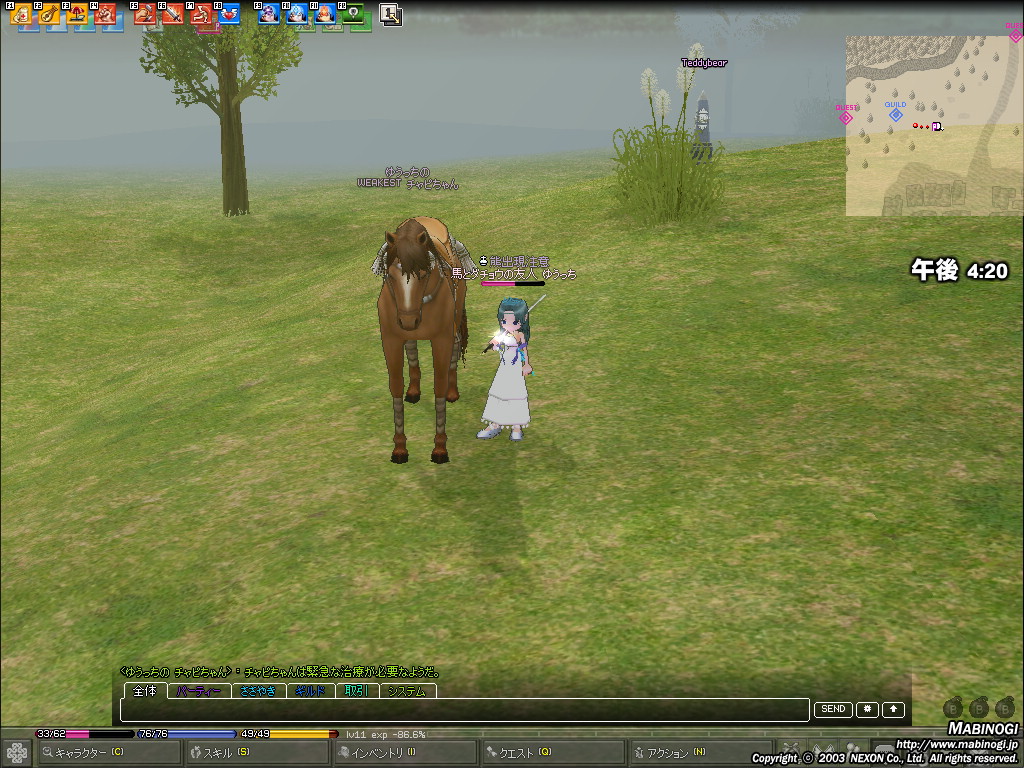The width and height of the screenshot is (1024, 768).
Task: Click the chat text input box
Action: click(464, 710)
